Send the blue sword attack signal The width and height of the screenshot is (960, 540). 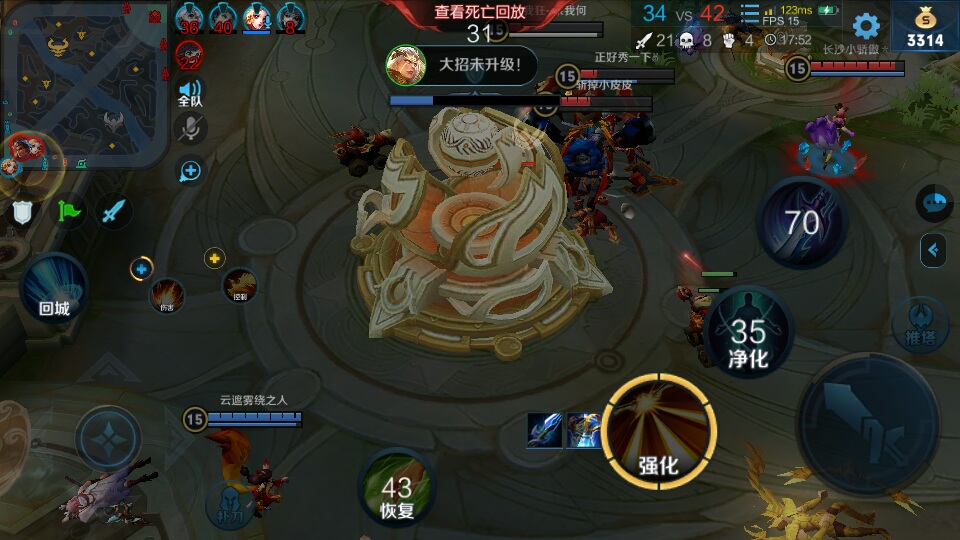114,211
